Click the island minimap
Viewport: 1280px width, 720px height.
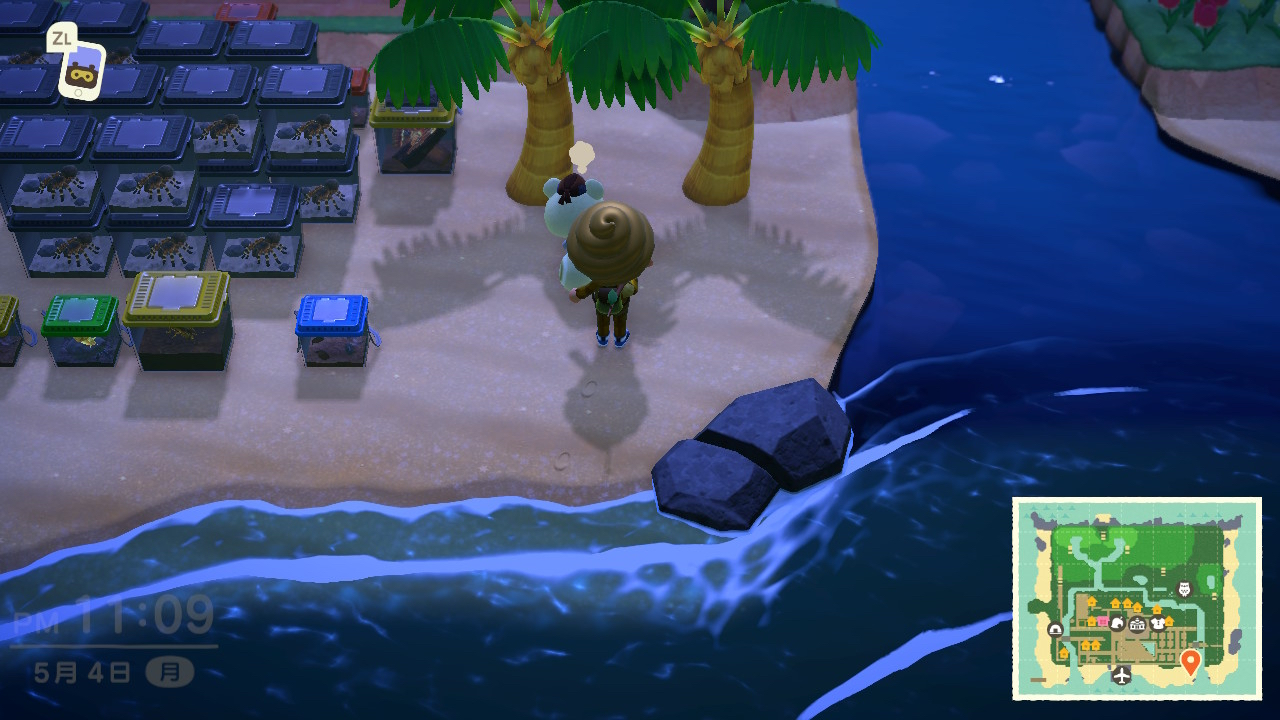pyautogui.click(x=1136, y=598)
